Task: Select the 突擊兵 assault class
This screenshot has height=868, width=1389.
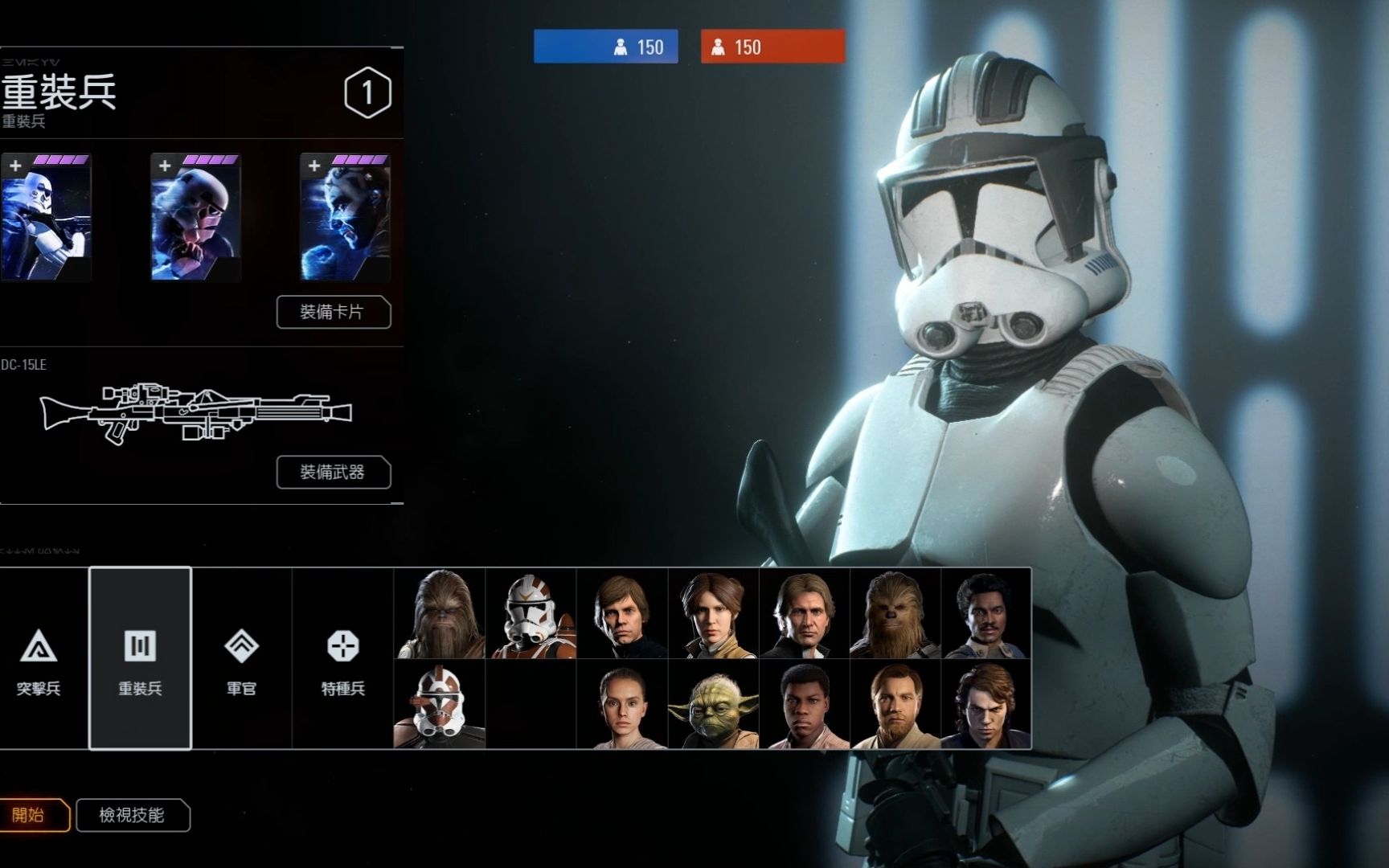Action: click(39, 659)
